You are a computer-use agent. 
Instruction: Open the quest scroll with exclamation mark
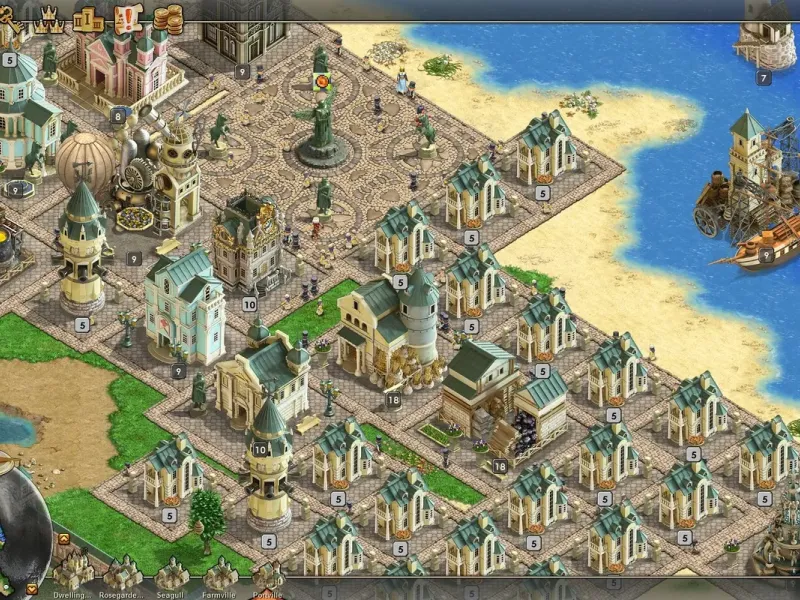129,17
